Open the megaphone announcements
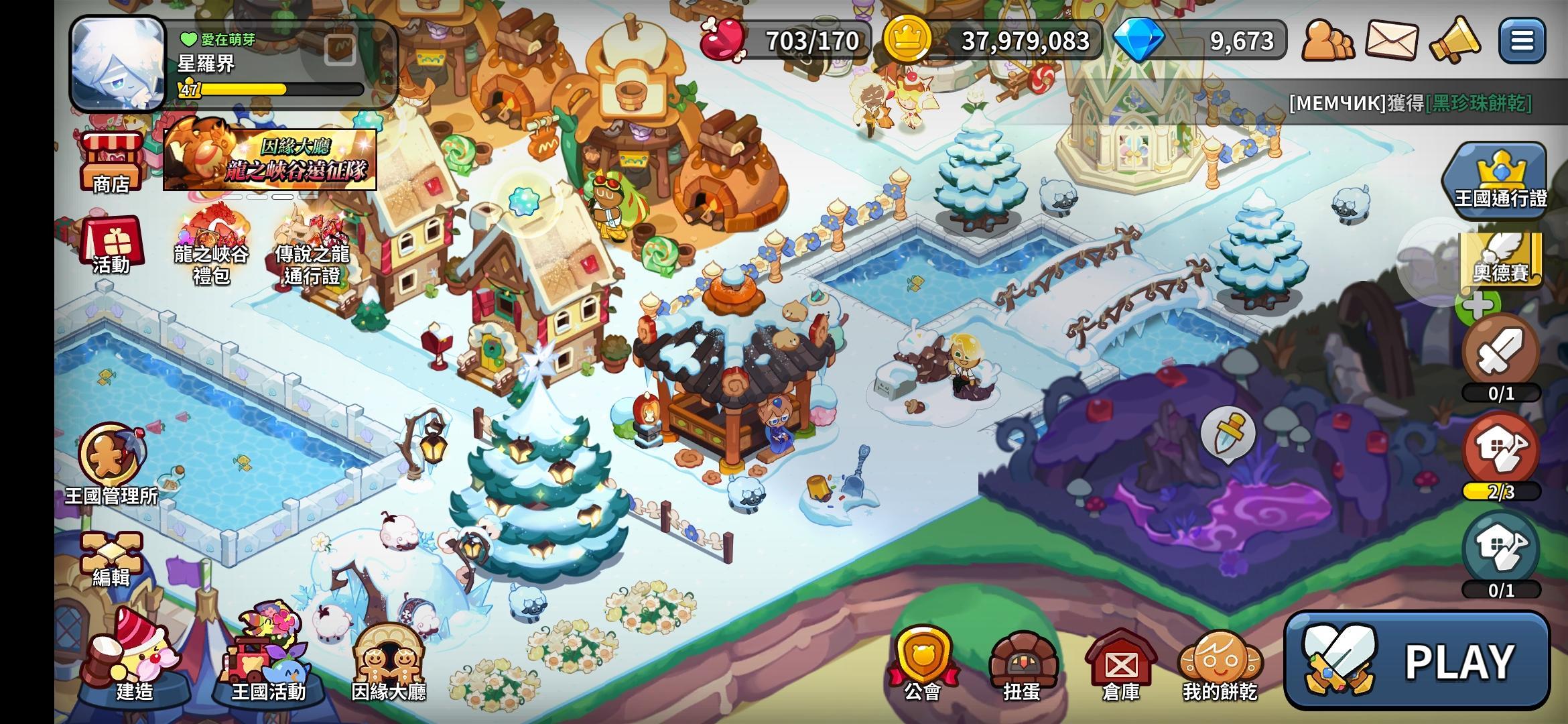 pyautogui.click(x=1454, y=41)
